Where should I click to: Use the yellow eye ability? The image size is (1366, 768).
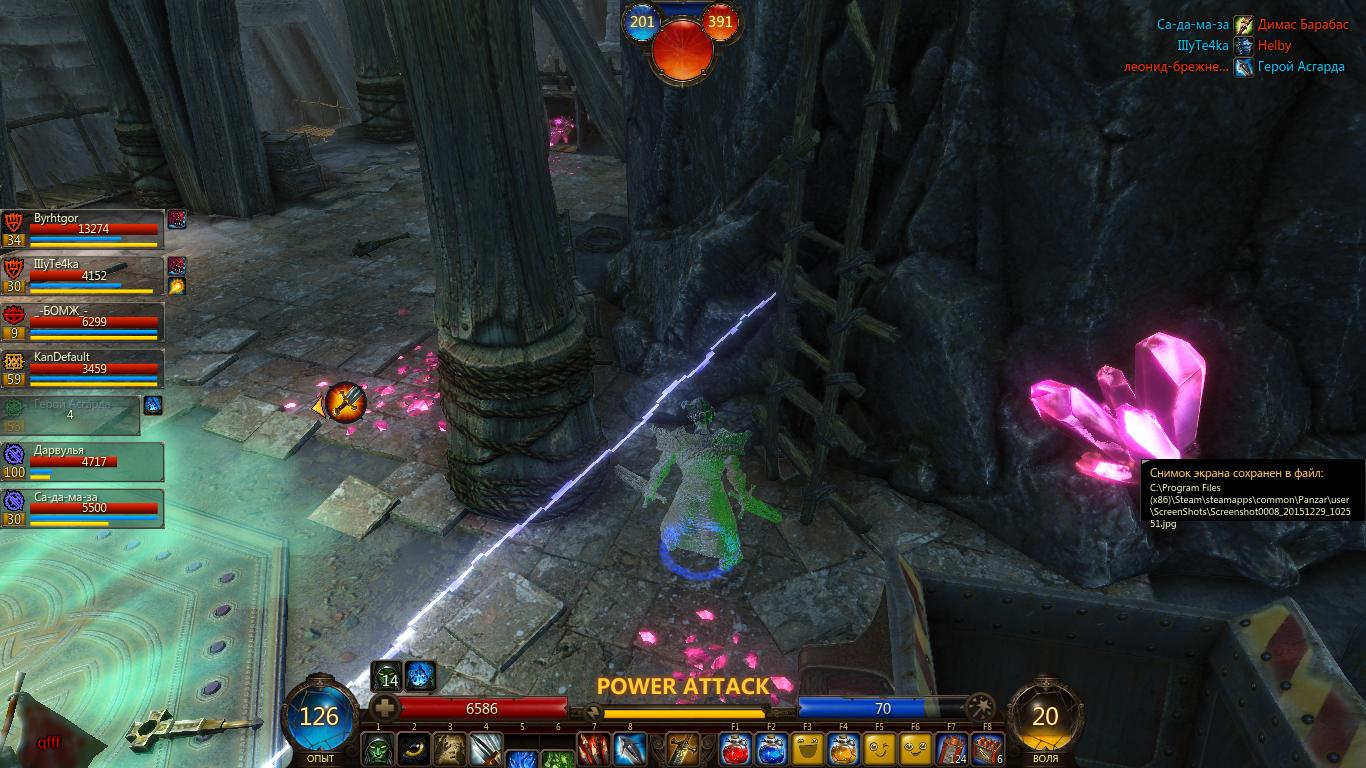pyautogui.click(x=414, y=750)
